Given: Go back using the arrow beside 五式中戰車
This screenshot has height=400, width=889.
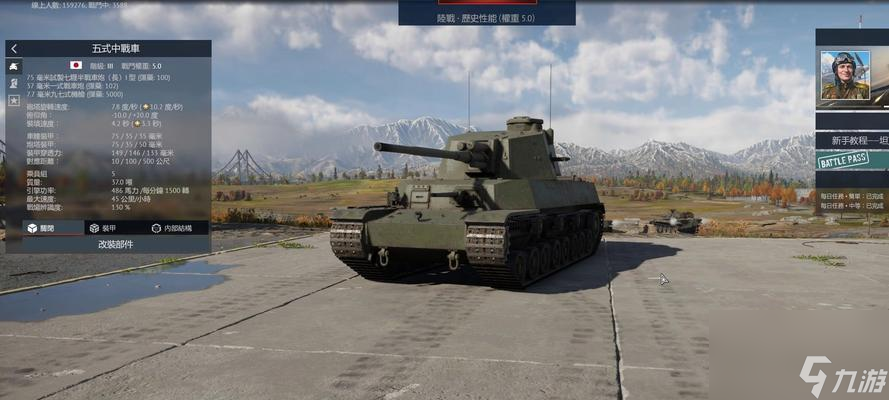Looking at the screenshot, I should (14, 48).
